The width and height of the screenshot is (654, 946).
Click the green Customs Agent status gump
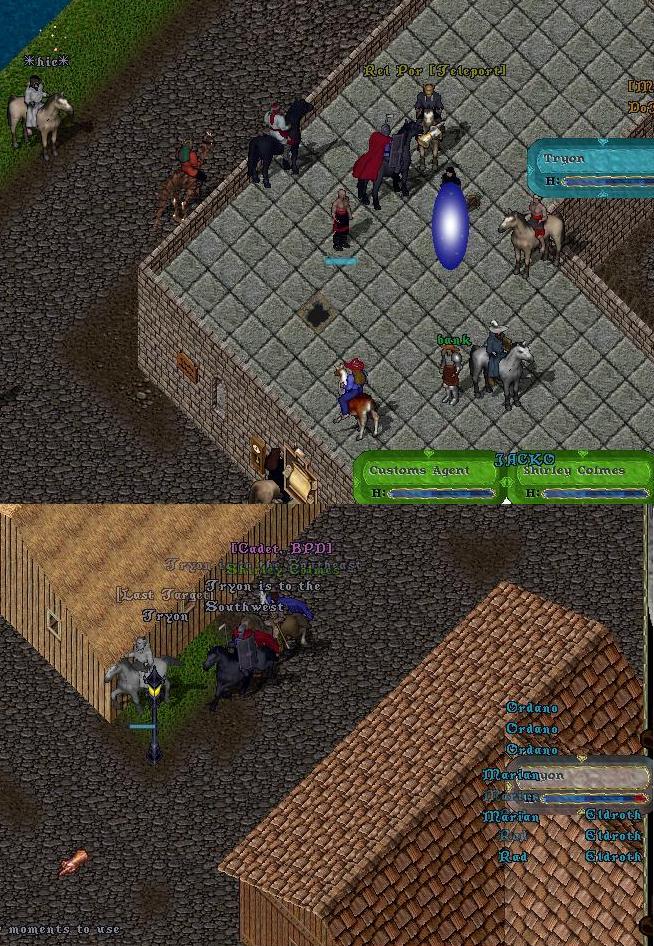tap(432, 478)
